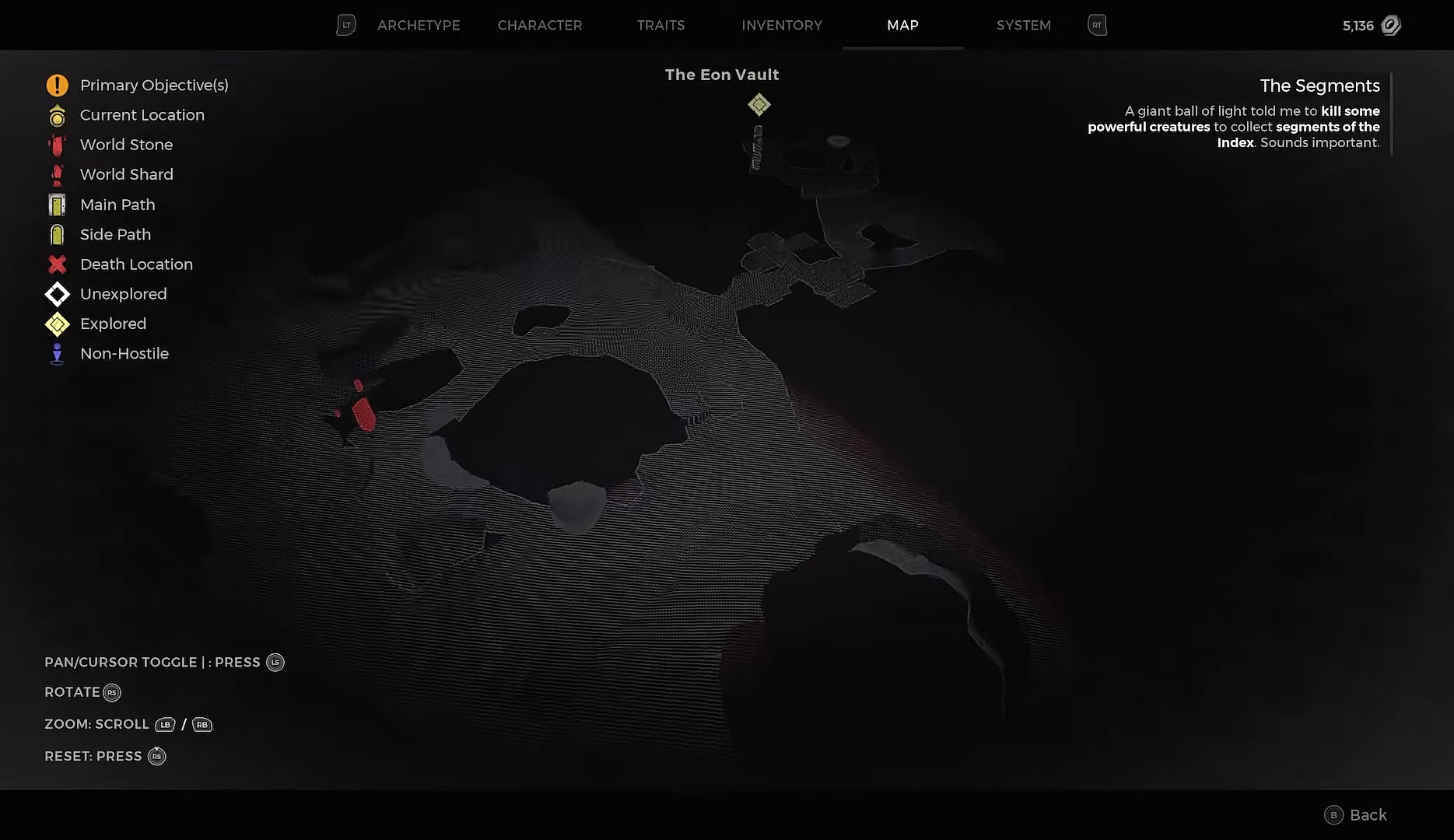Go back using the Back button
Screen dimensions: 1454x840
pyautogui.click(x=1356, y=814)
